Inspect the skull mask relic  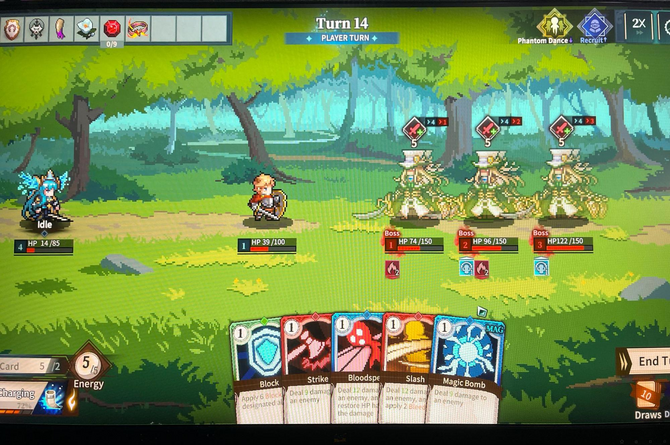click(x=38, y=29)
